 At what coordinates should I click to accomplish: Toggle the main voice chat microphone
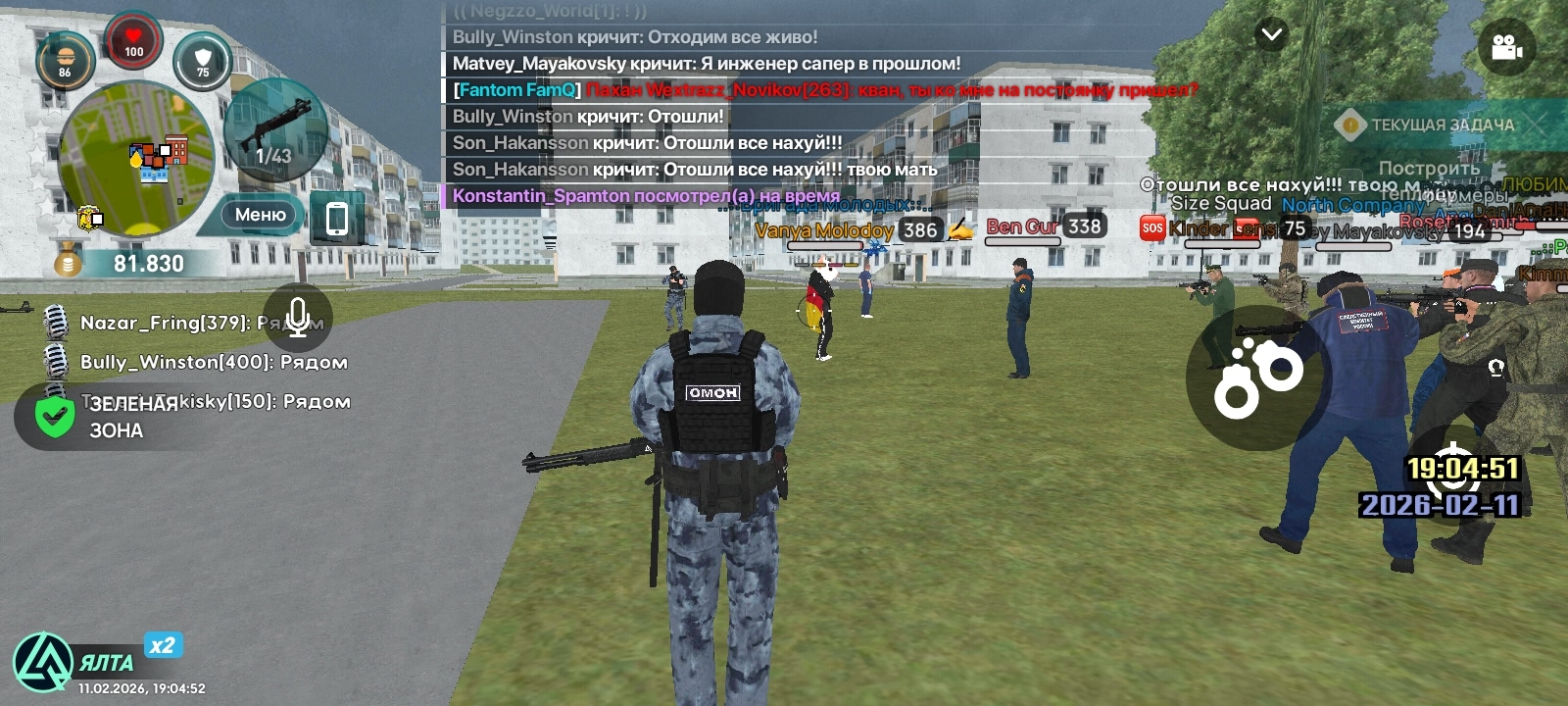(300, 316)
